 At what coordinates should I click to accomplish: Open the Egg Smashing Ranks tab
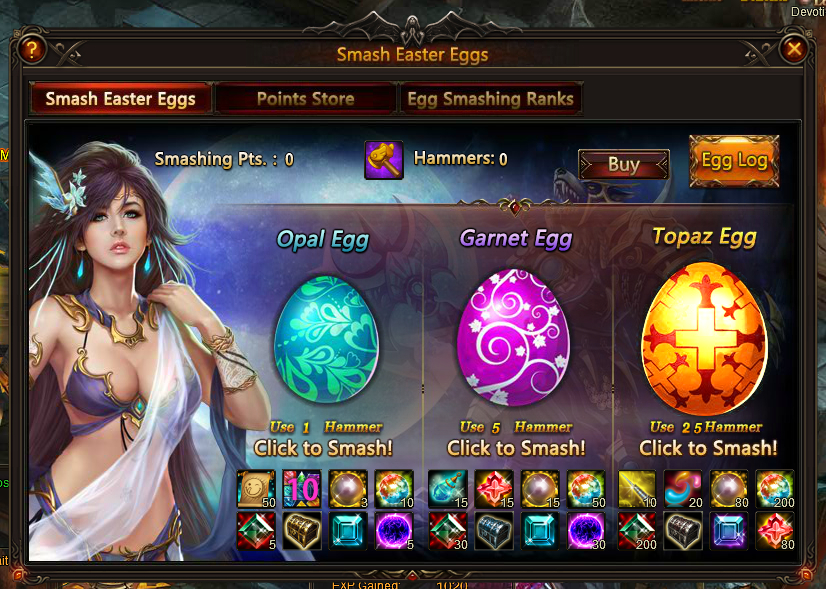(490, 99)
